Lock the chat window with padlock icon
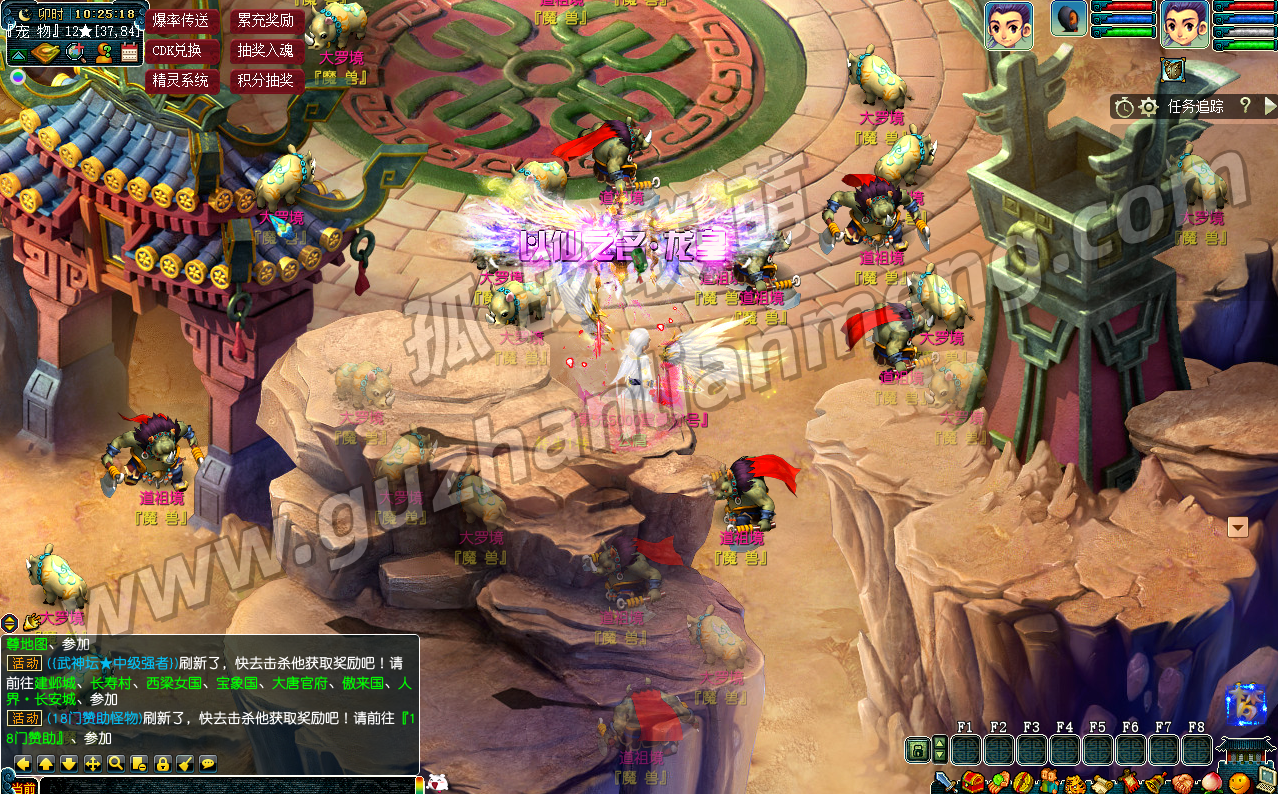Screen dimensions: 1278x794 (161, 763)
